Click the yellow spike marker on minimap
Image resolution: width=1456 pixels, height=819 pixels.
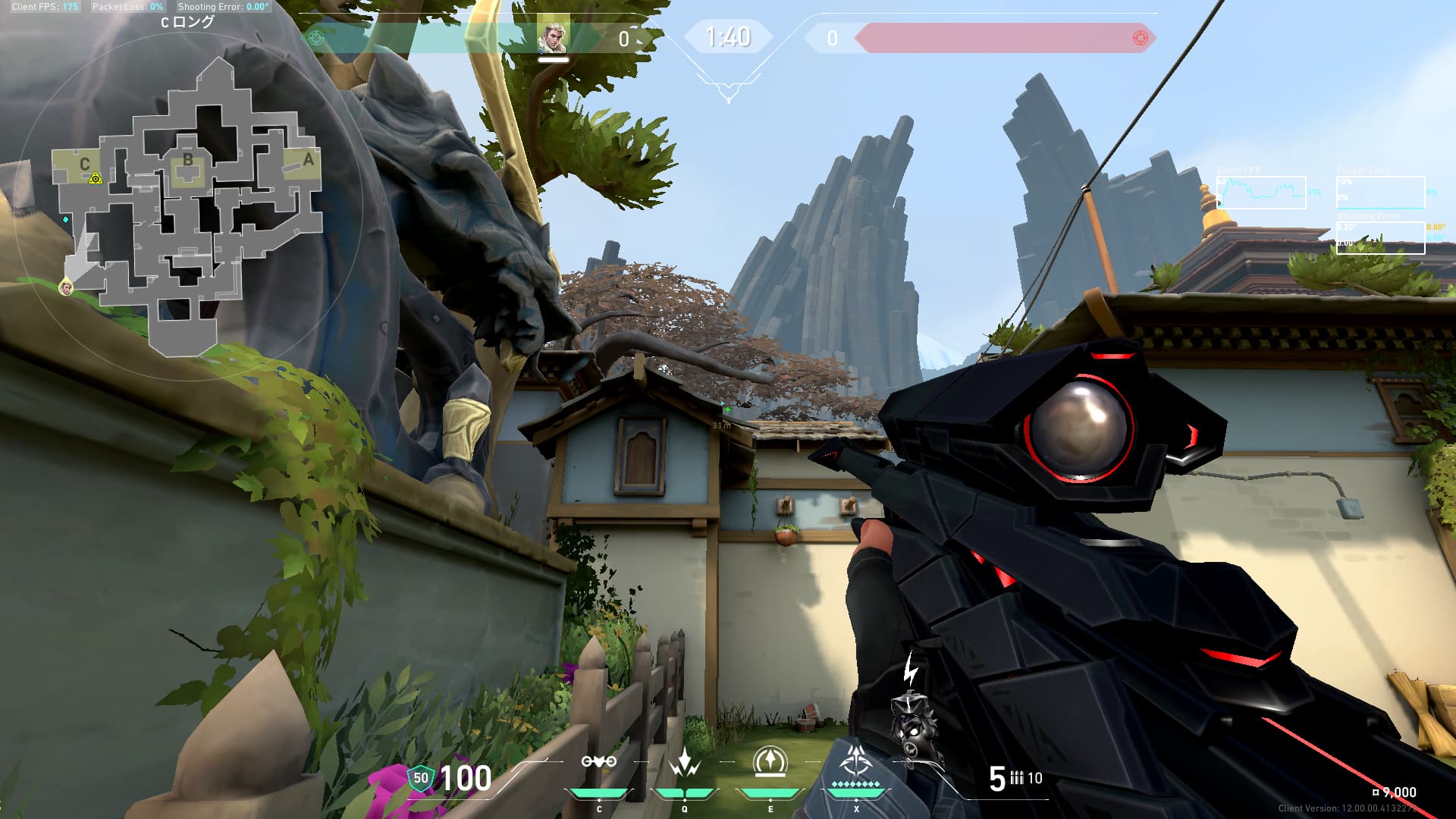(x=96, y=179)
